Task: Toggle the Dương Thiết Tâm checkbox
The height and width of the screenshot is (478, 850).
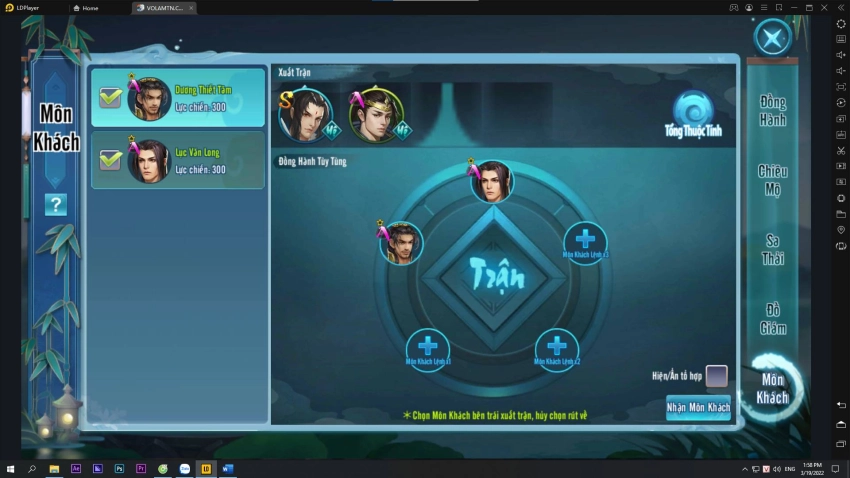Action: pos(110,98)
